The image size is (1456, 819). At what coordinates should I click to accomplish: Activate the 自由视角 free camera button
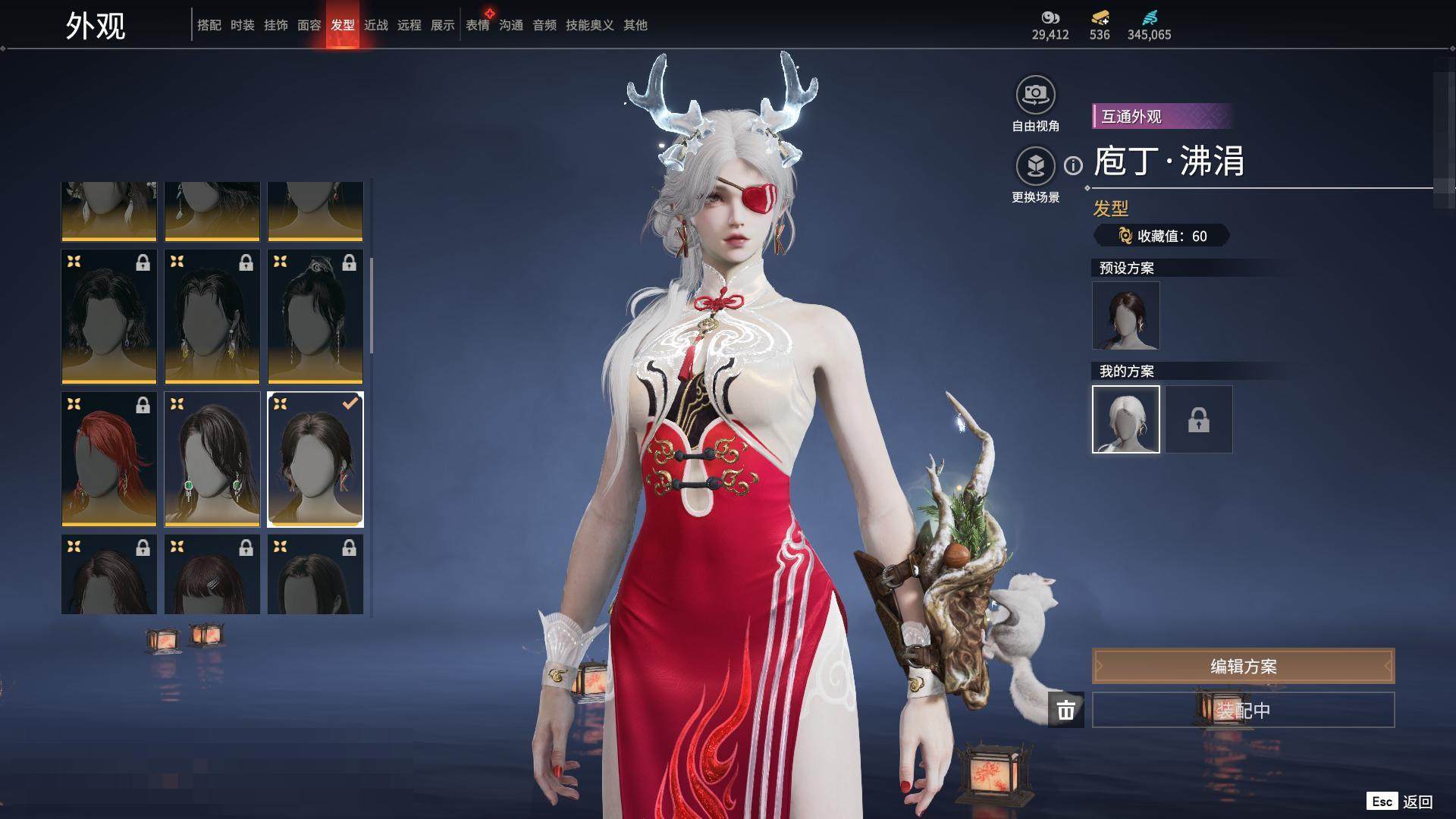click(1035, 96)
